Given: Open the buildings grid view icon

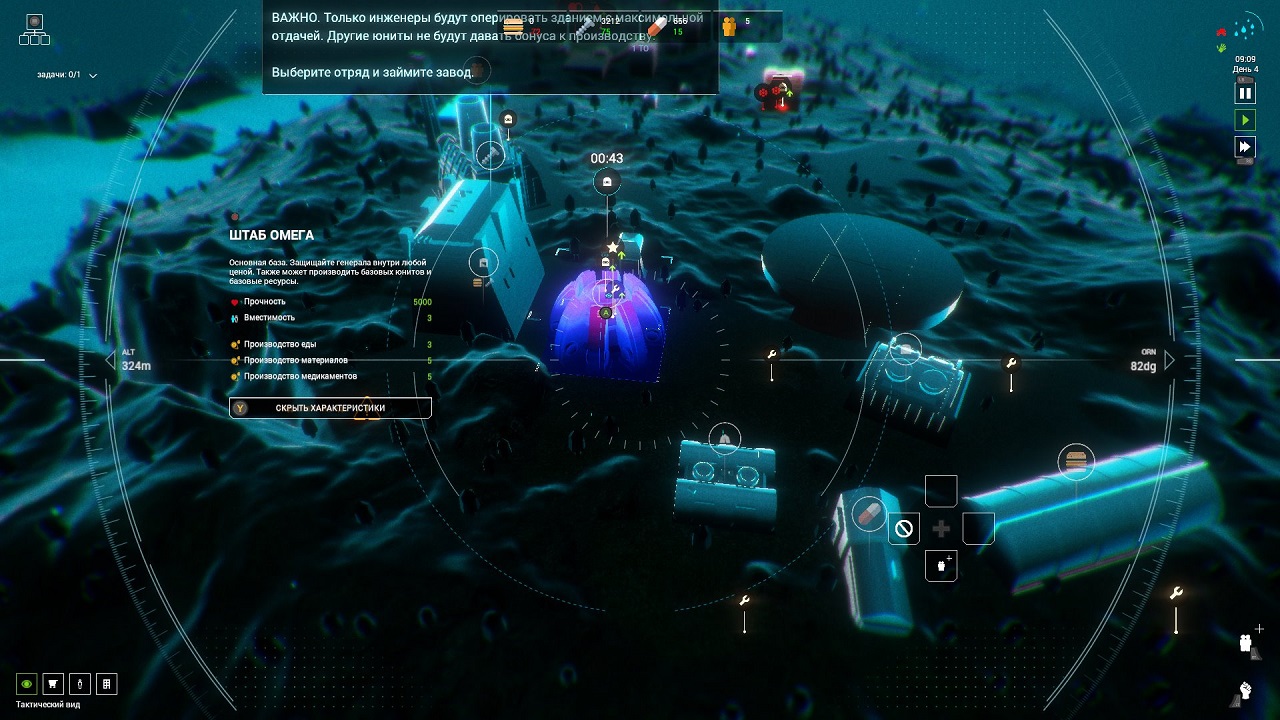Looking at the screenshot, I should pyautogui.click(x=106, y=684).
